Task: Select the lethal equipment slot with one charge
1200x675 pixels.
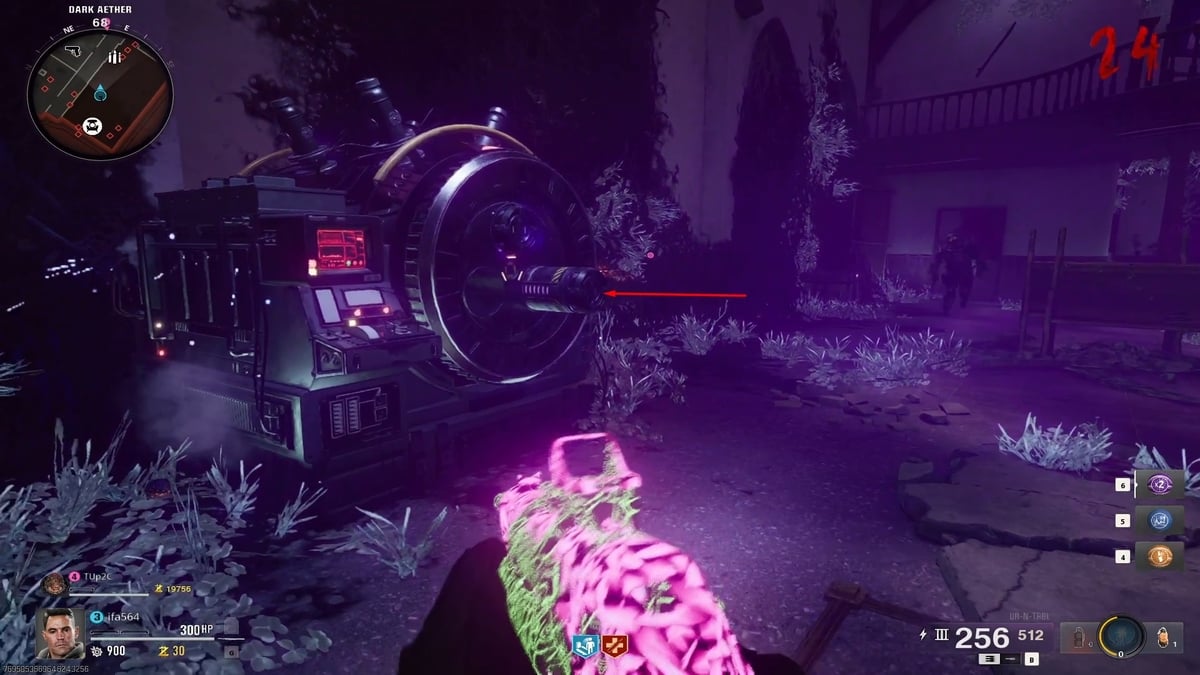Action: coord(1163,637)
